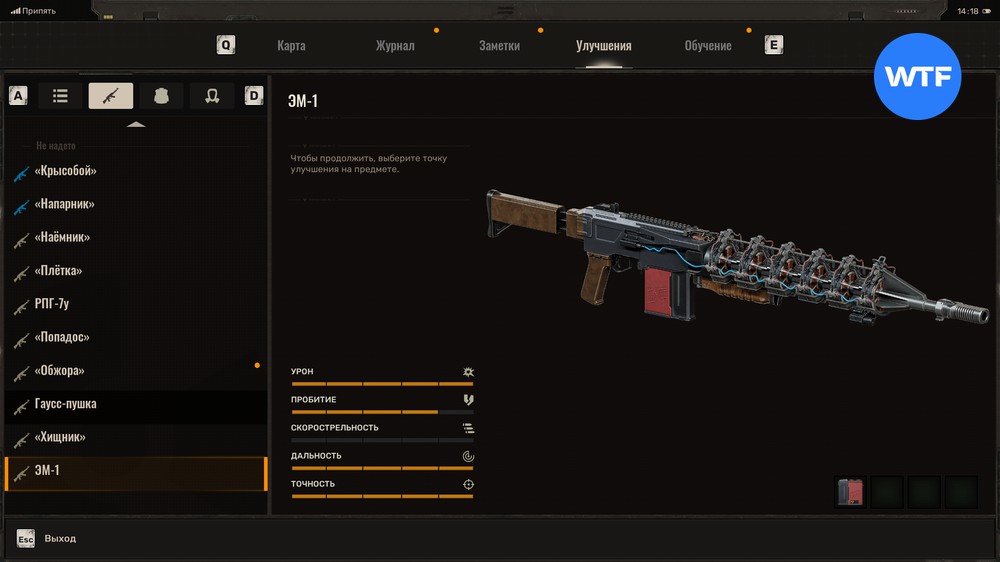Select Гаусс-пушка in the list

click(x=66, y=405)
